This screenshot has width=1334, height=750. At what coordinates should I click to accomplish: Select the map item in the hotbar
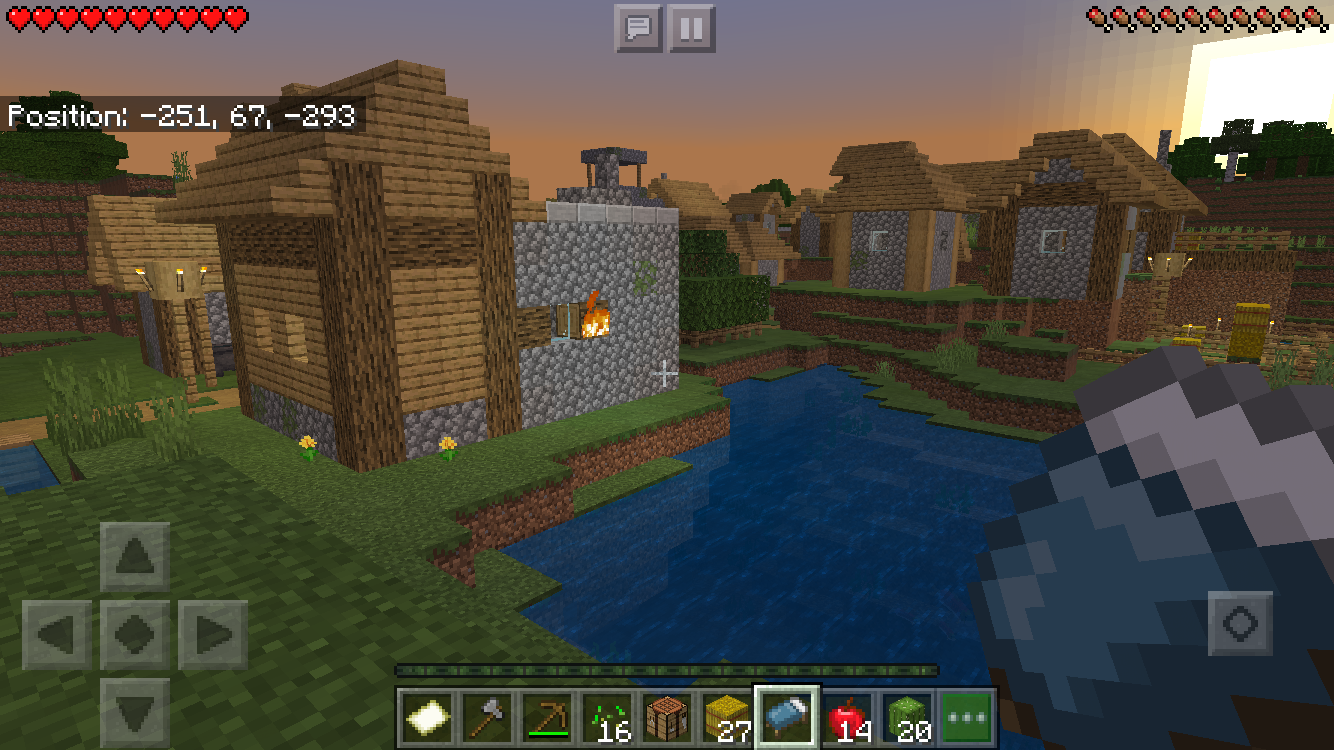coord(427,717)
